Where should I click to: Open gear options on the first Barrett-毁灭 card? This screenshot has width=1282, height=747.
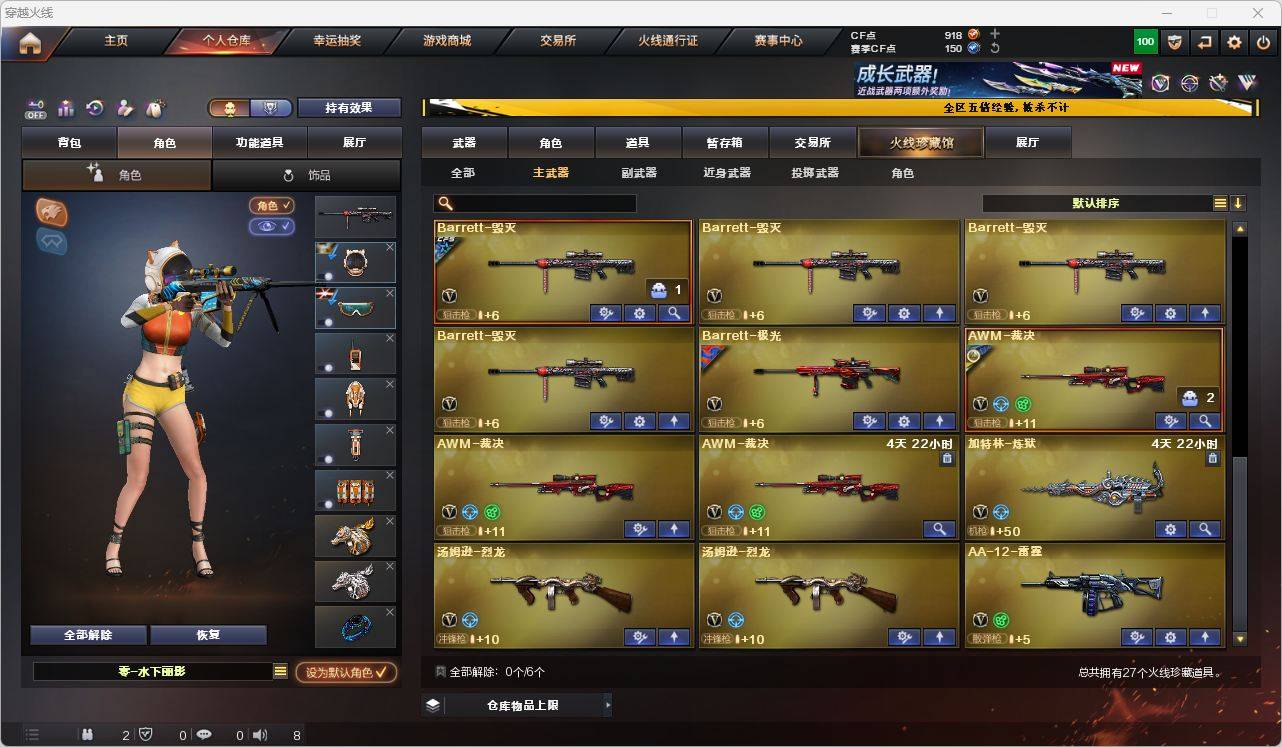point(639,313)
